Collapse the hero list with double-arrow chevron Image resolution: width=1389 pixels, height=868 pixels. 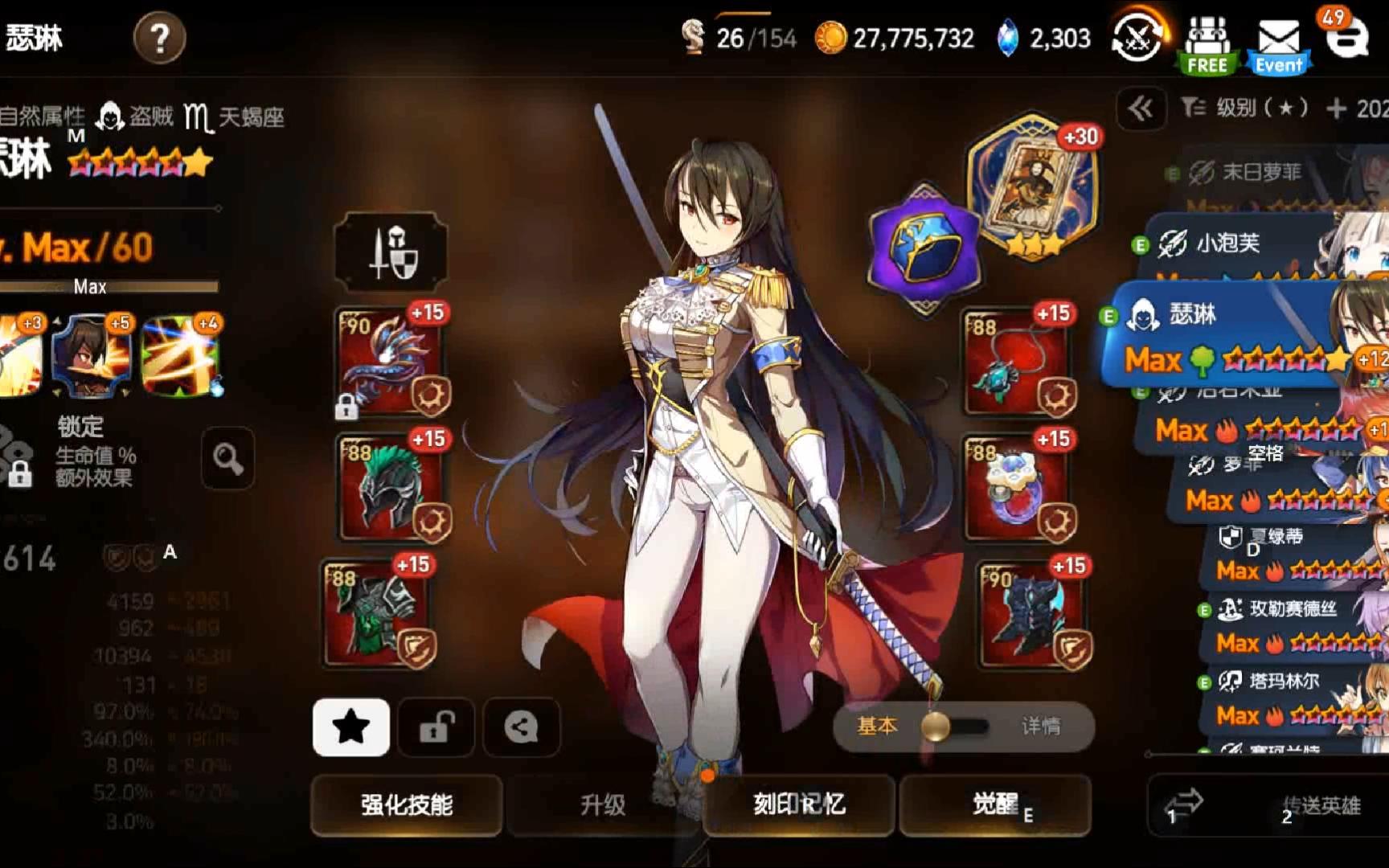pos(1141,108)
